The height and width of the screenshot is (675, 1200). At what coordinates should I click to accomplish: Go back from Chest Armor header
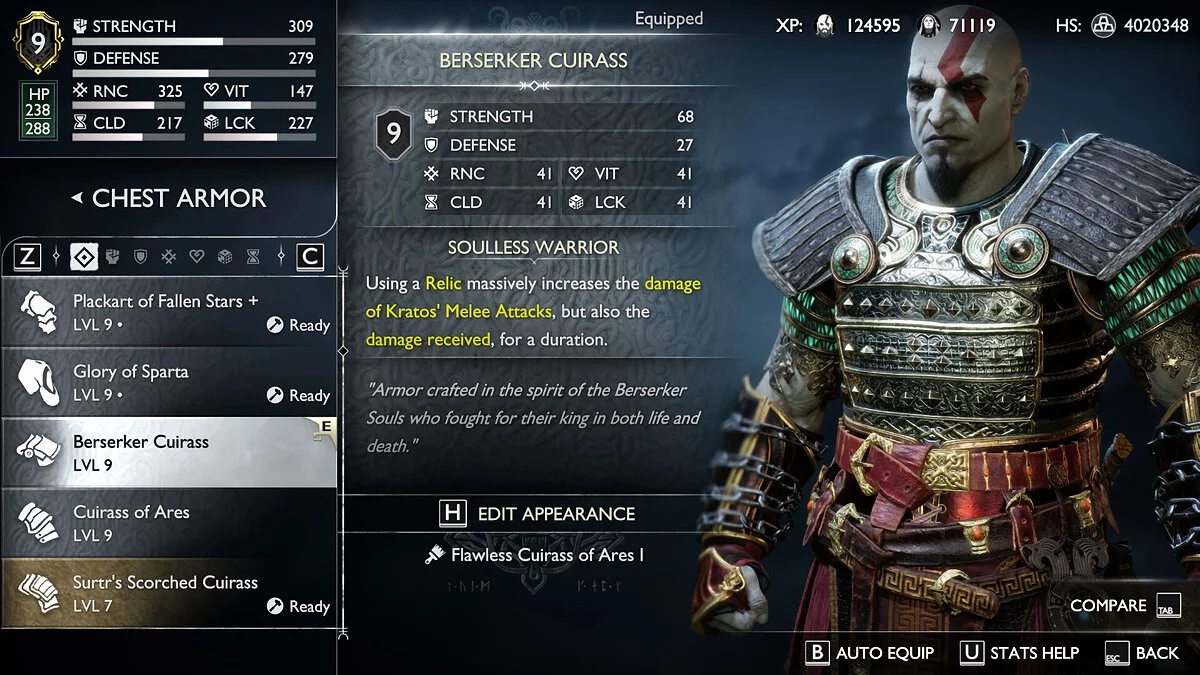(168, 198)
